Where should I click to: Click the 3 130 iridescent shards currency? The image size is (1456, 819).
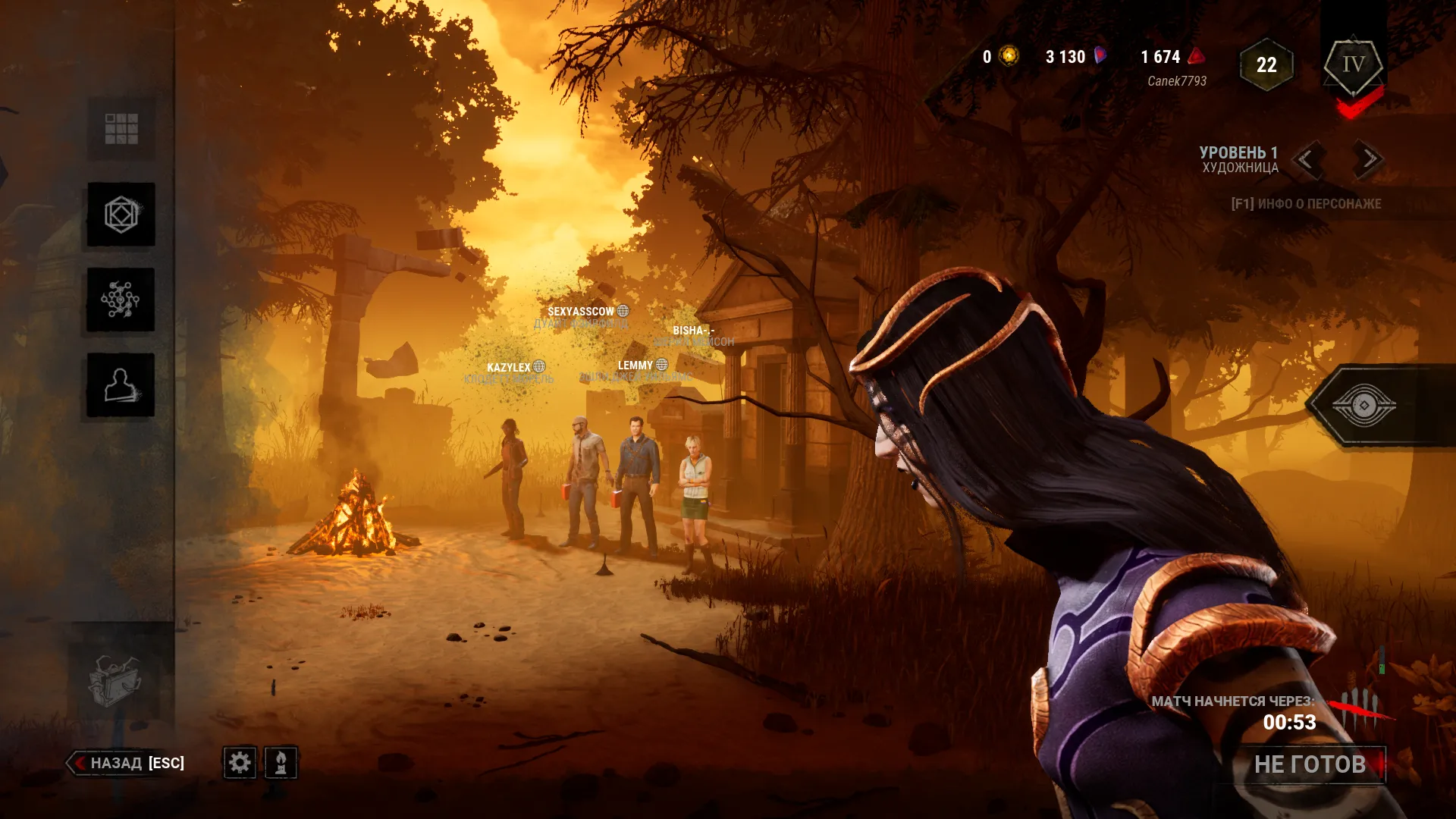pyautogui.click(x=1075, y=57)
